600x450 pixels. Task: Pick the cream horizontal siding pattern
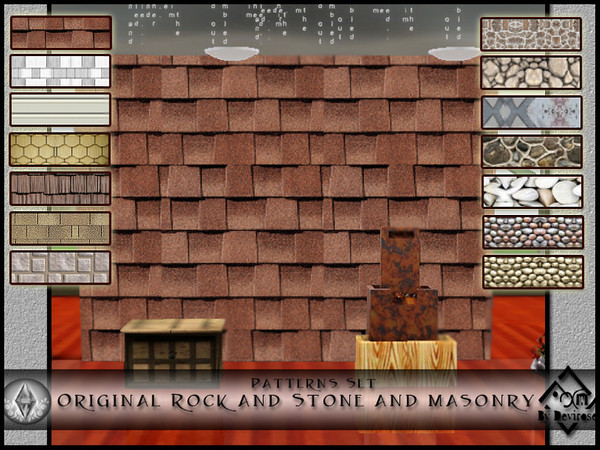(61, 110)
